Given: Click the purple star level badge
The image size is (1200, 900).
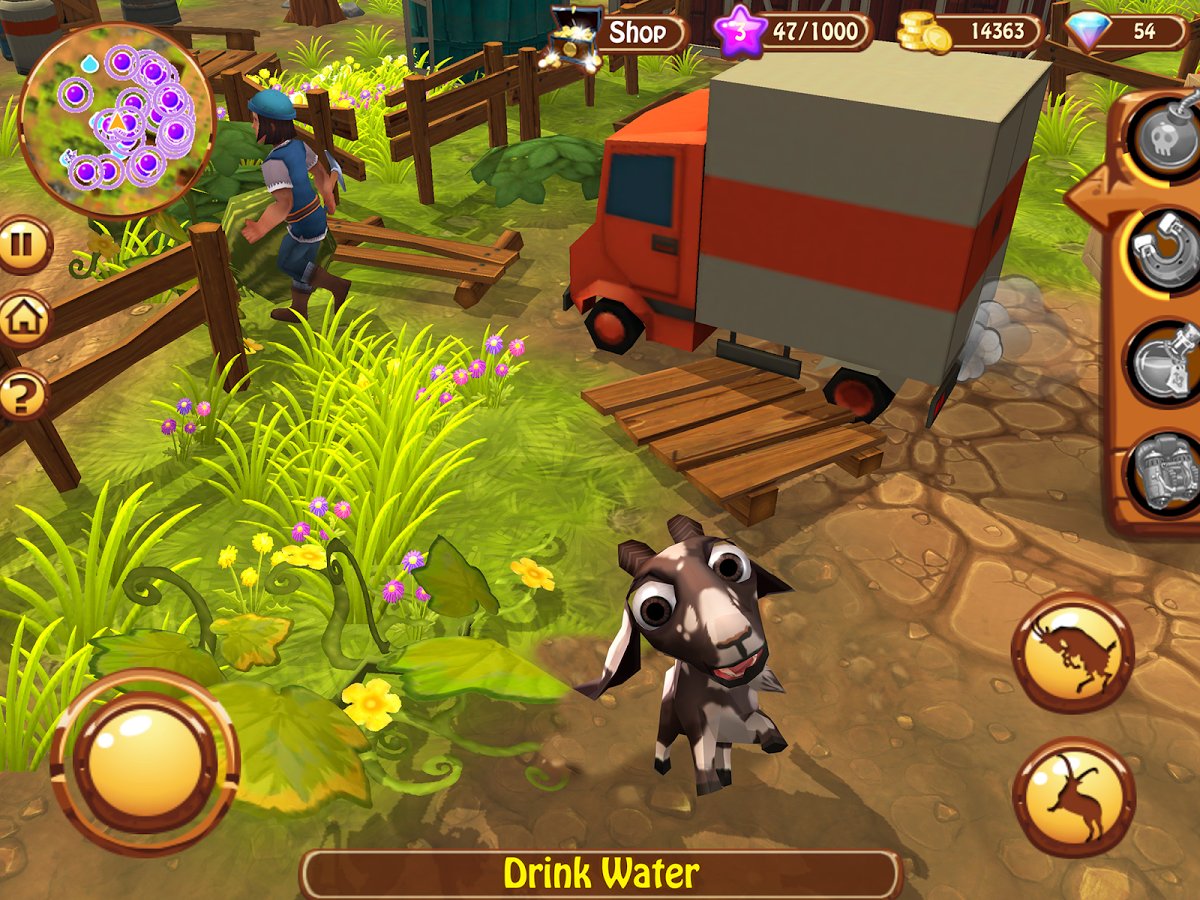Looking at the screenshot, I should click(740, 33).
